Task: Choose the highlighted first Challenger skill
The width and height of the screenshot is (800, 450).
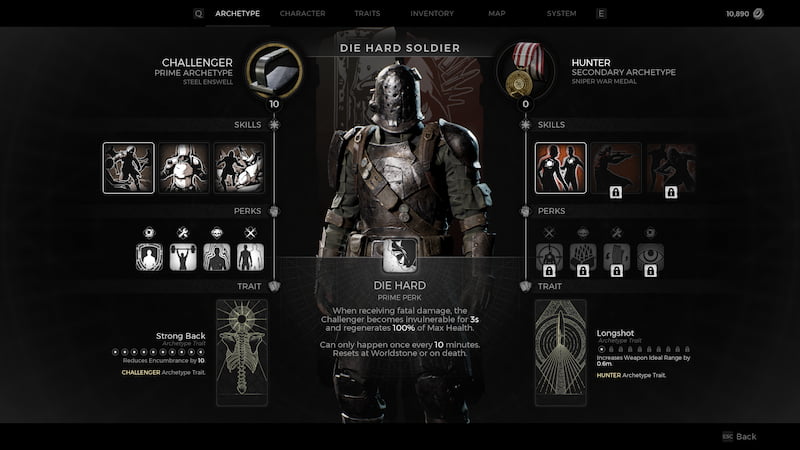Action: (x=128, y=167)
